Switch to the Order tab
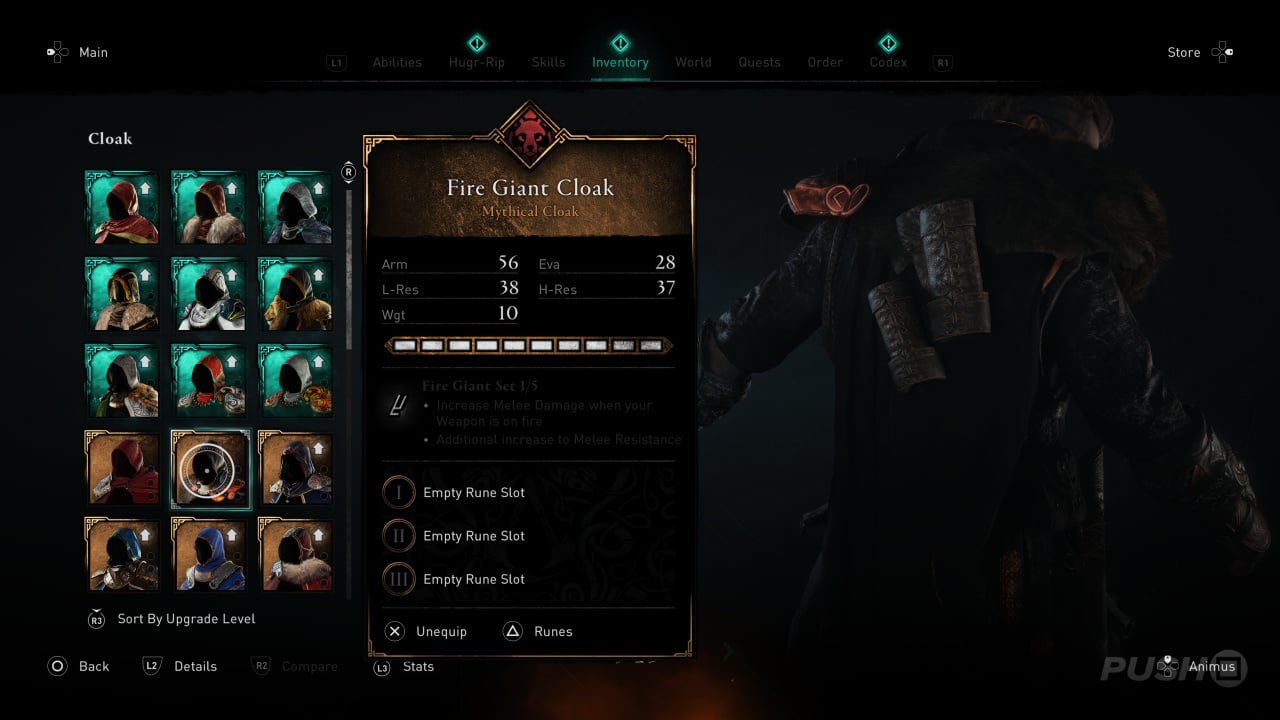The width and height of the screenshot is (1280, 720). pyautogui.click(x=825, y=62)
